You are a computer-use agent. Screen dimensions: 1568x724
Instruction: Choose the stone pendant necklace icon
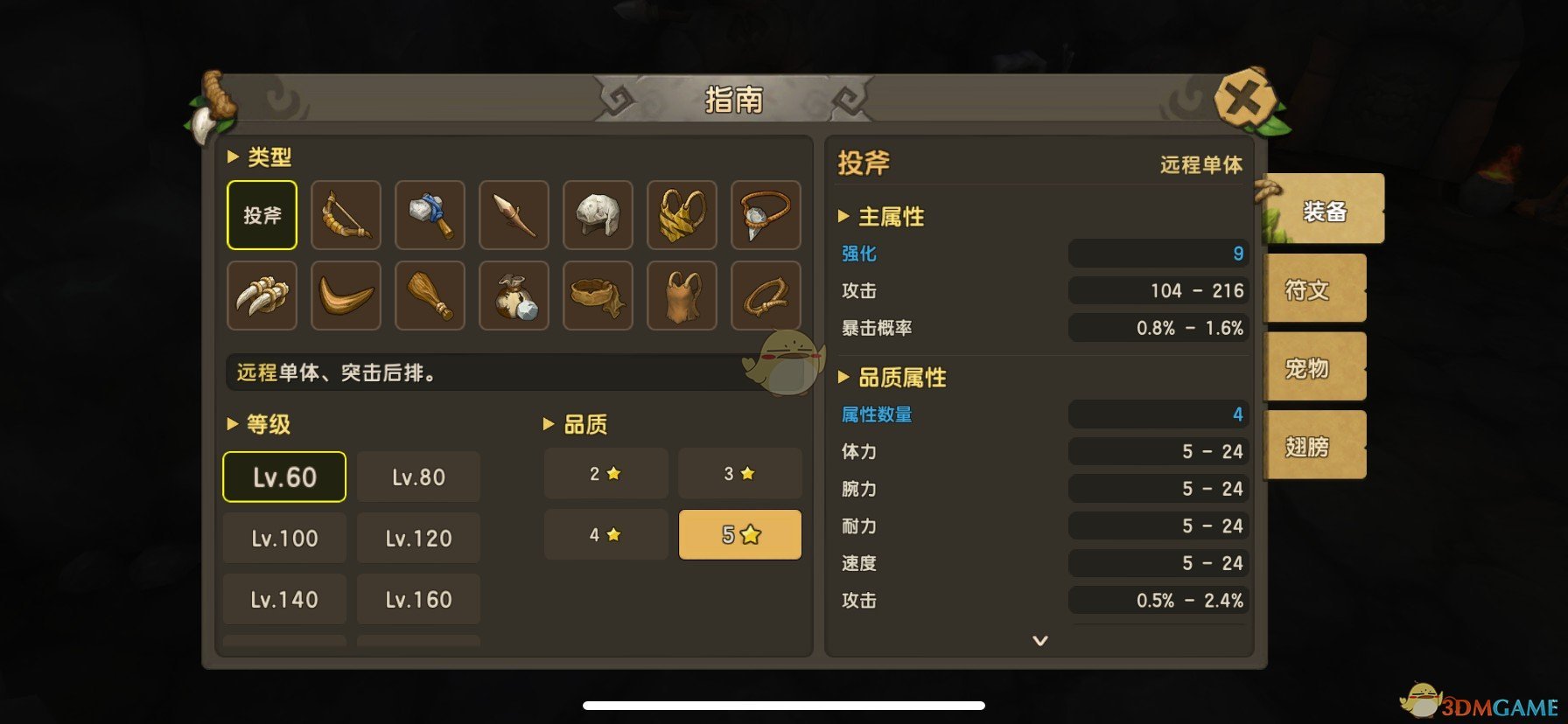pos(766,214)
